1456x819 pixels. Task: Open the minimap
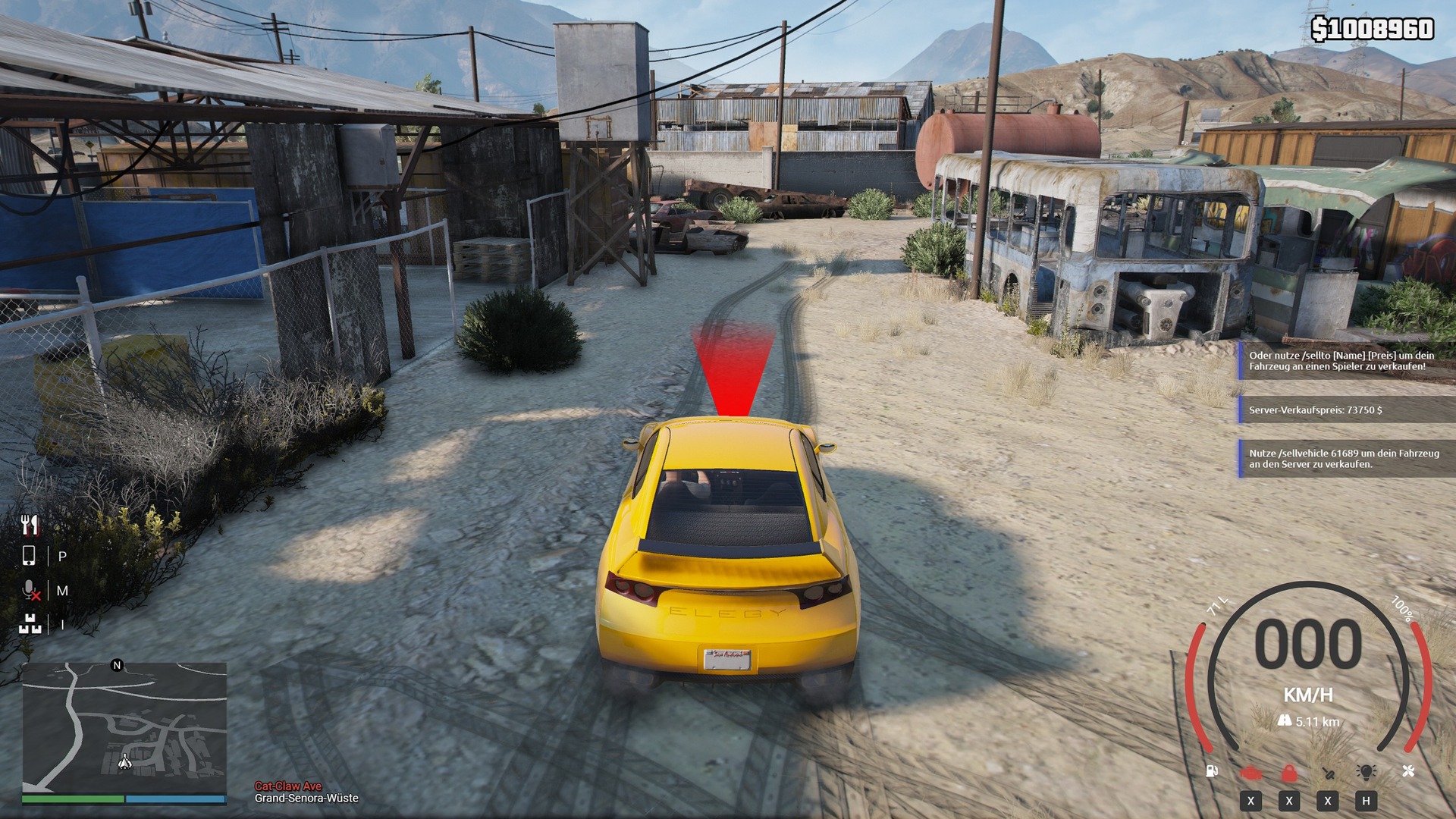coord(124,727)
